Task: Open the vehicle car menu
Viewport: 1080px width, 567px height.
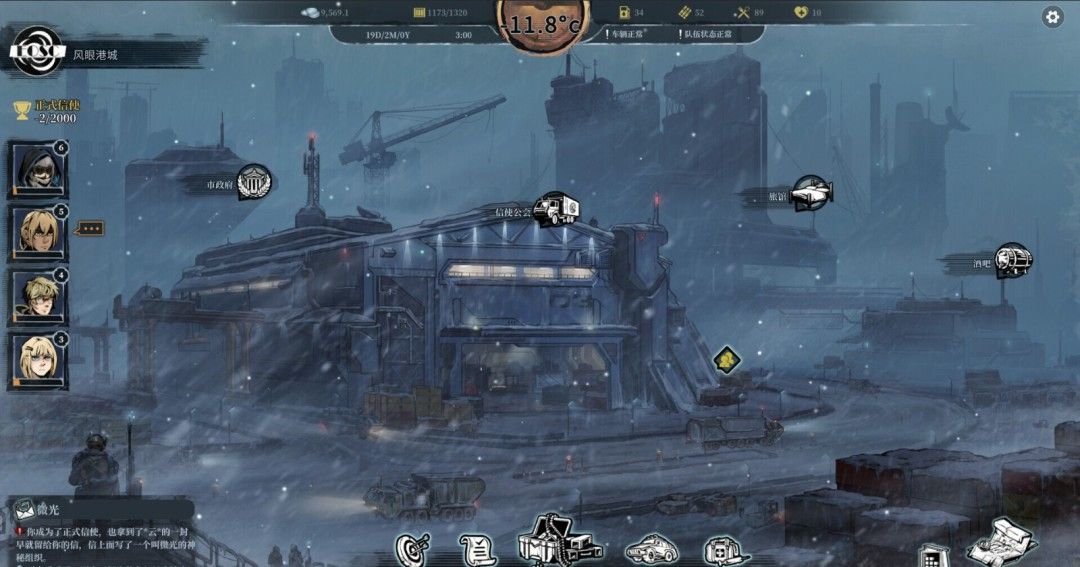Action: click(652, 548)
